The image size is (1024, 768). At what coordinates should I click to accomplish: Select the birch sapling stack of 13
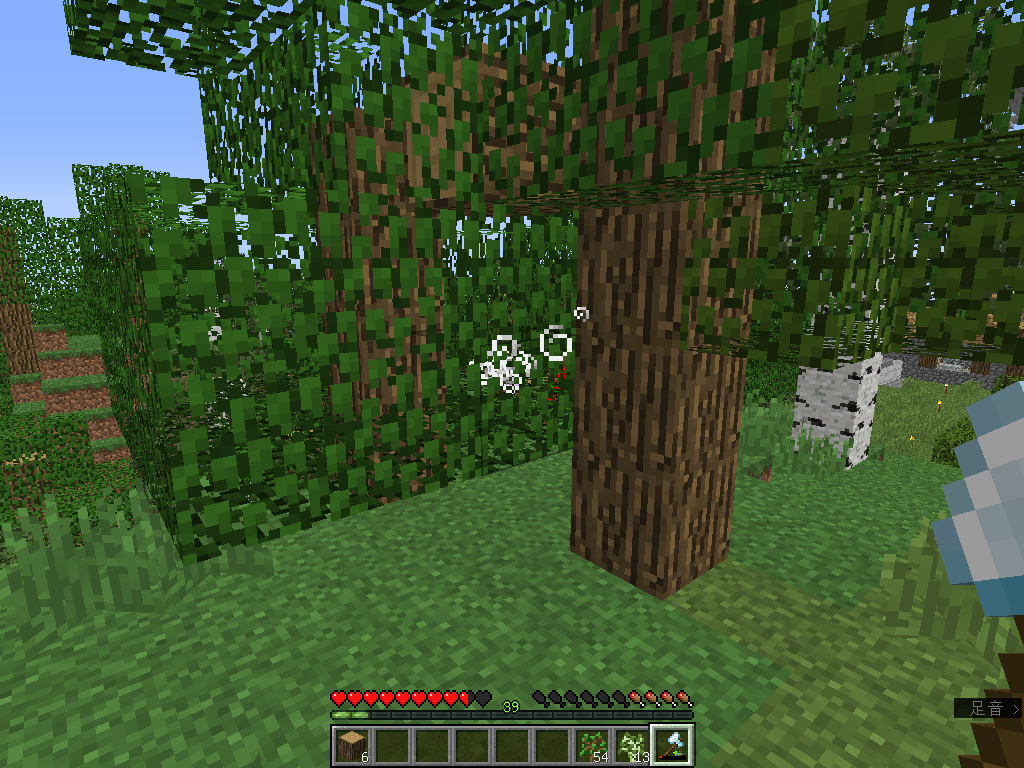point(631,745)
